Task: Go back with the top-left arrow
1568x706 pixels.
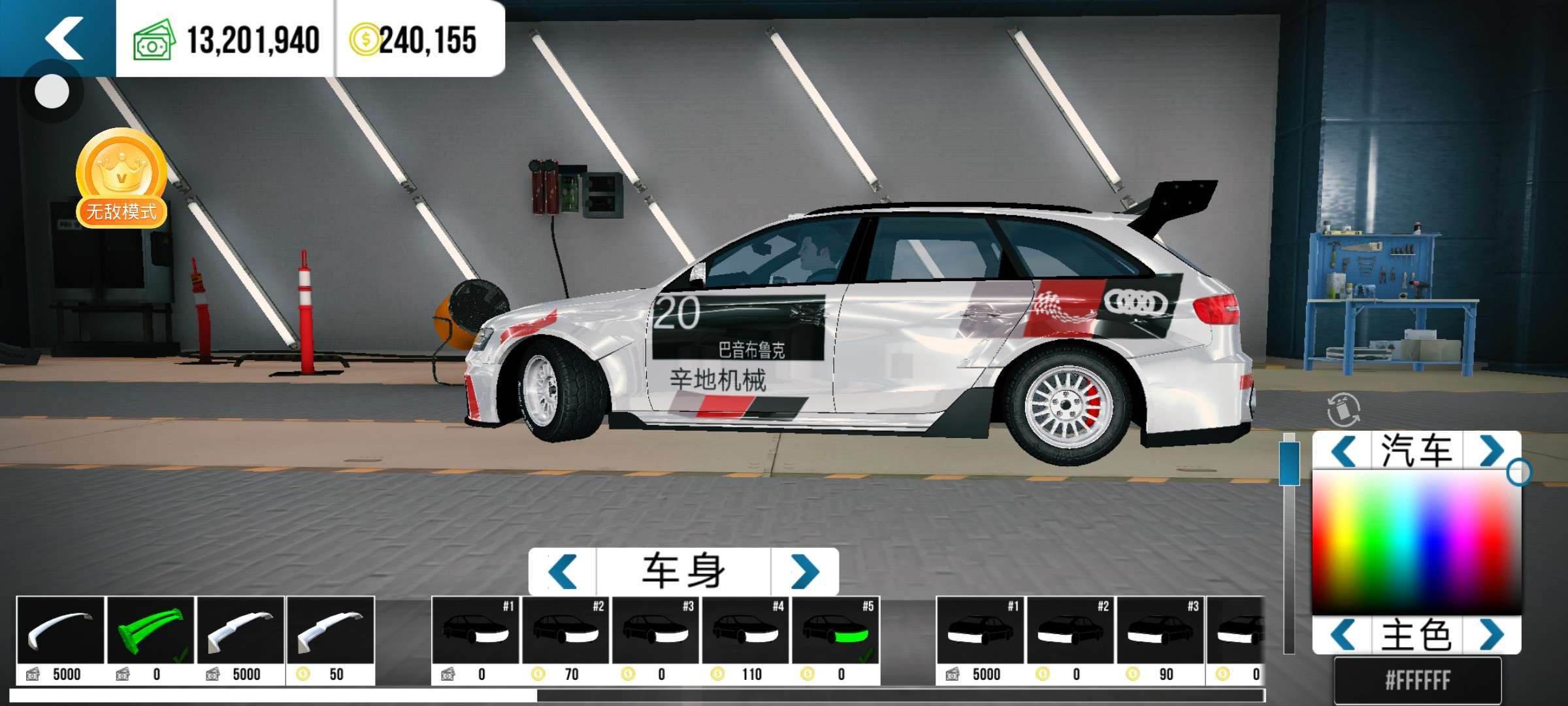Action: tap(63, 38)
